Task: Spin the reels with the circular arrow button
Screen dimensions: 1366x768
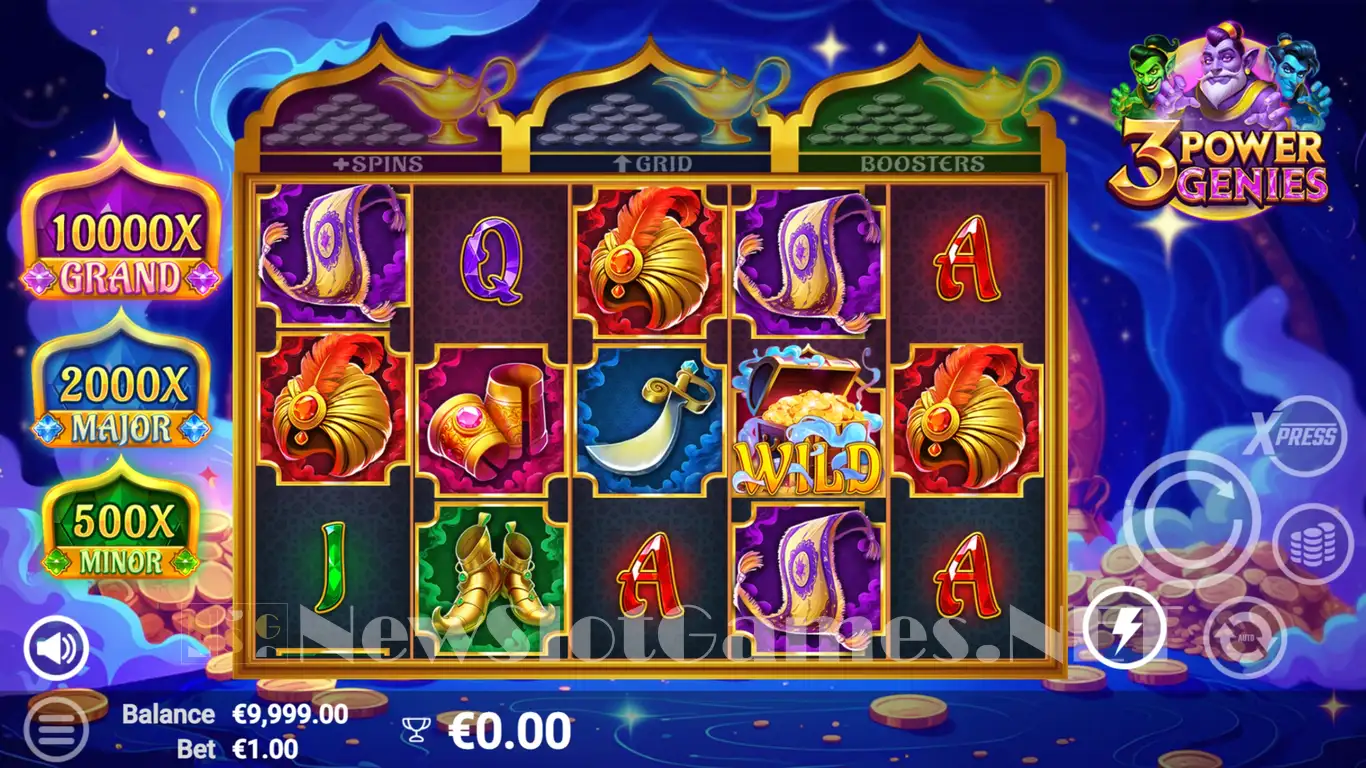Action: pos(1192,519)
